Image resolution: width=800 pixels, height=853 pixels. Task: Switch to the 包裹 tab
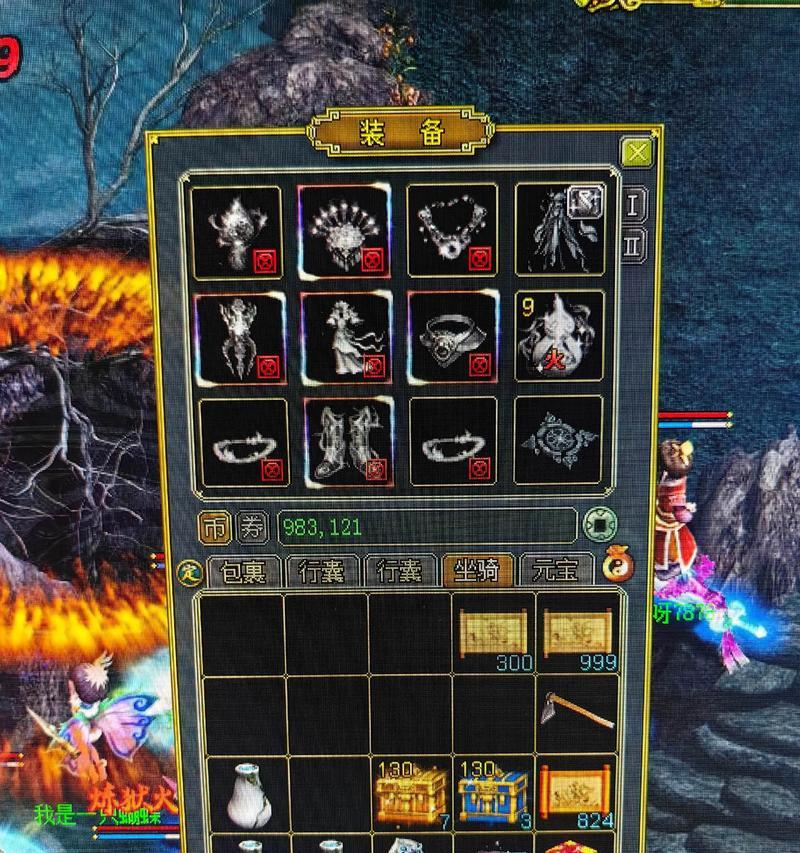tap(242, 570)
